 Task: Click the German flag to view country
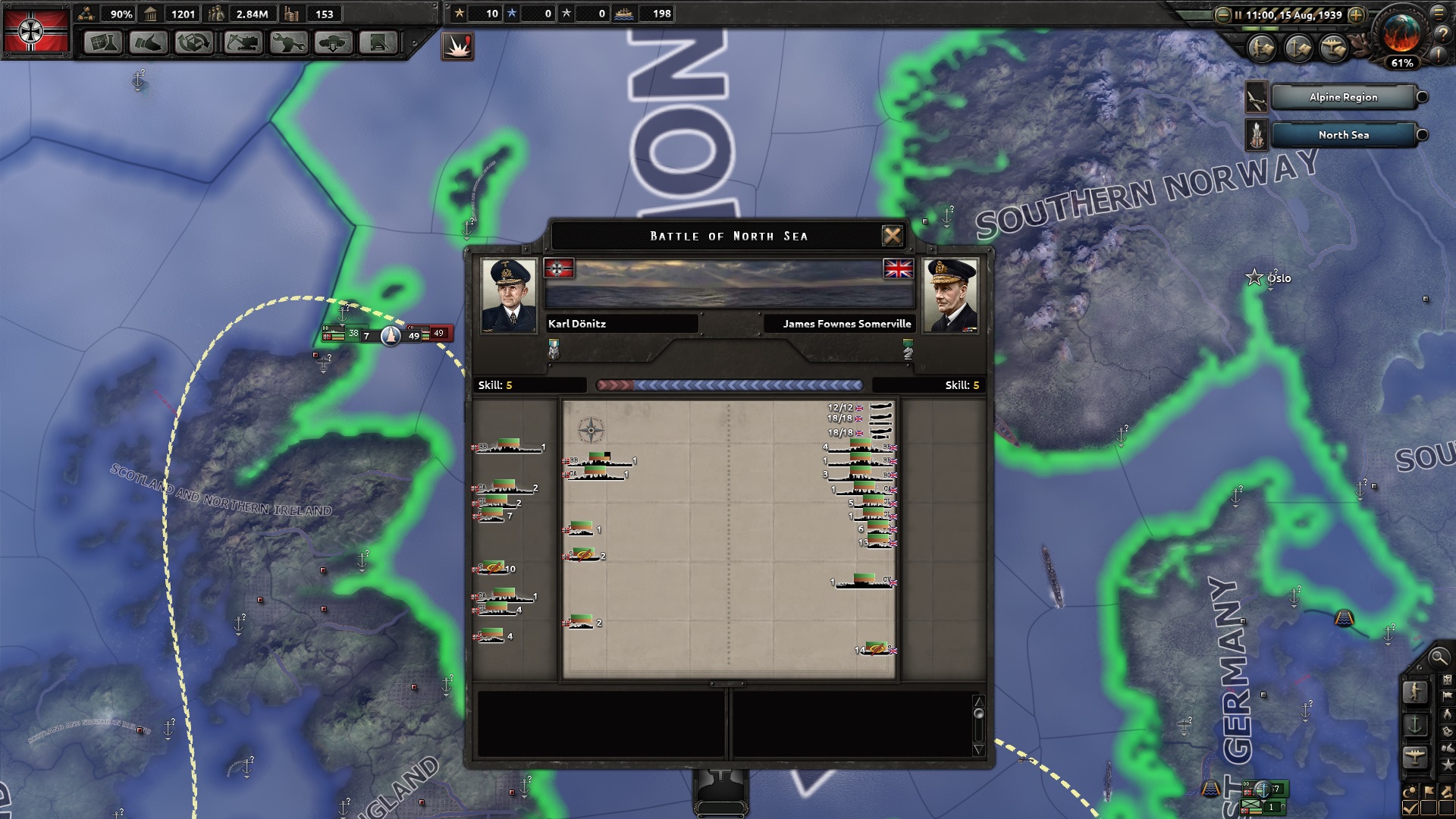click(x=36, y=30)
